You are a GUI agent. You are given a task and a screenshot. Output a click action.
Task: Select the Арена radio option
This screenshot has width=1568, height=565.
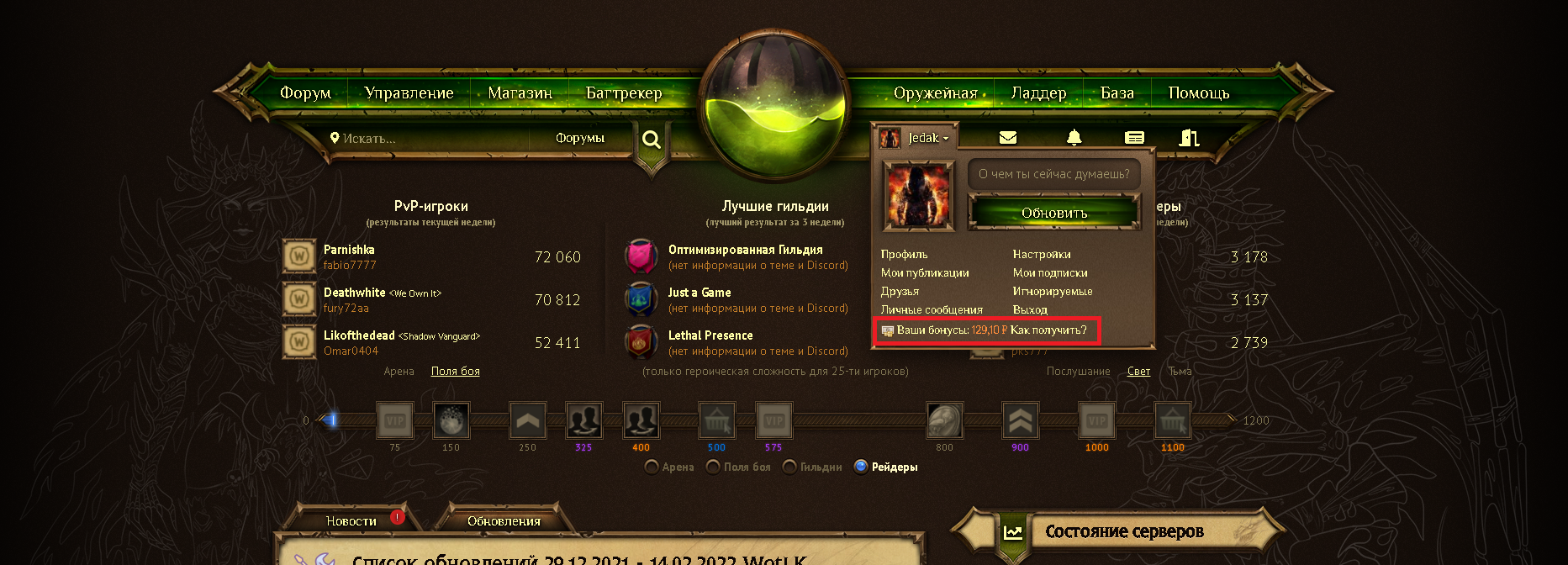click(652, 467)
